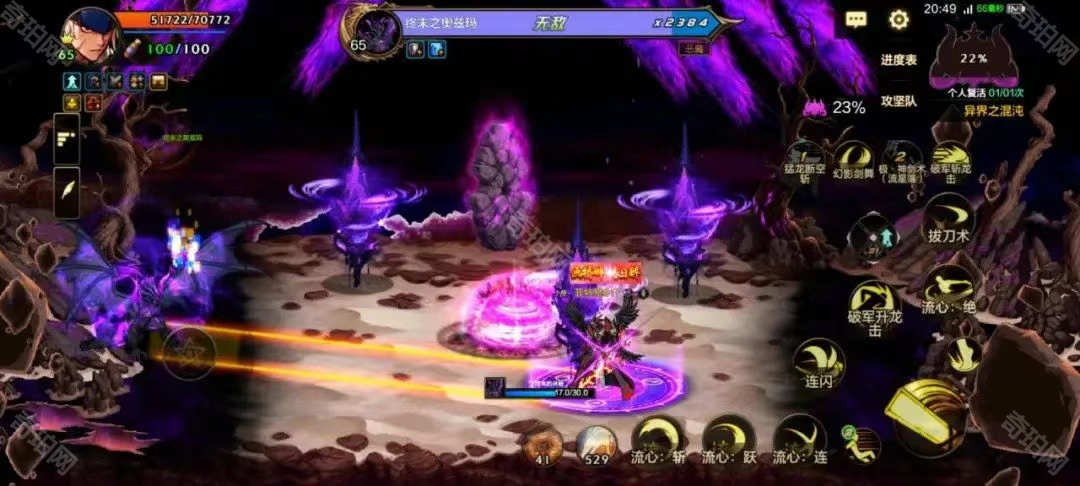
Task: Tap the feather icon side button
Action: 67,191
